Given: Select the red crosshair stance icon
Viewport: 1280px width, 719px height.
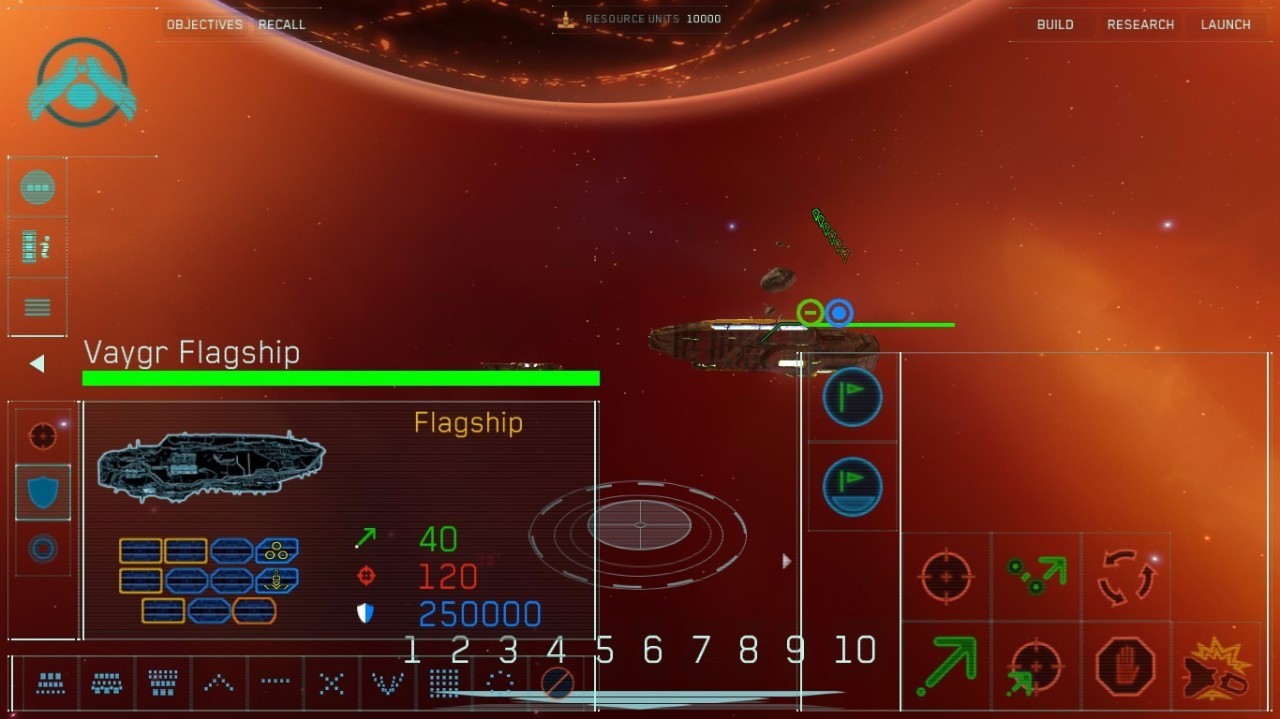Looking at the screenshot, I should (x=43, y=436).
